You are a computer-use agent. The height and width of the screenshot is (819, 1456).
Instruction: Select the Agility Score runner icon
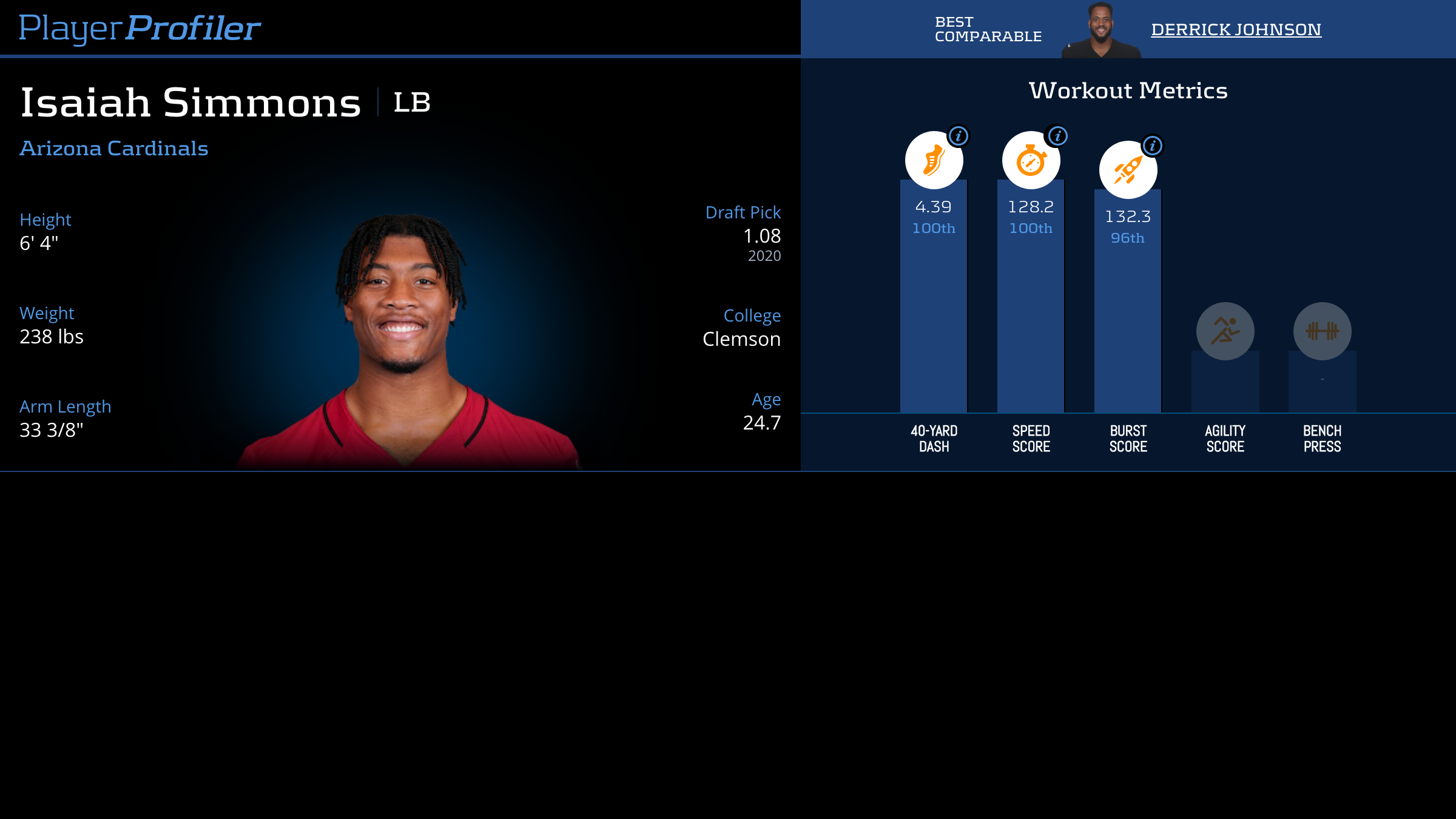pyautogui.click(x=1225, y=331)
